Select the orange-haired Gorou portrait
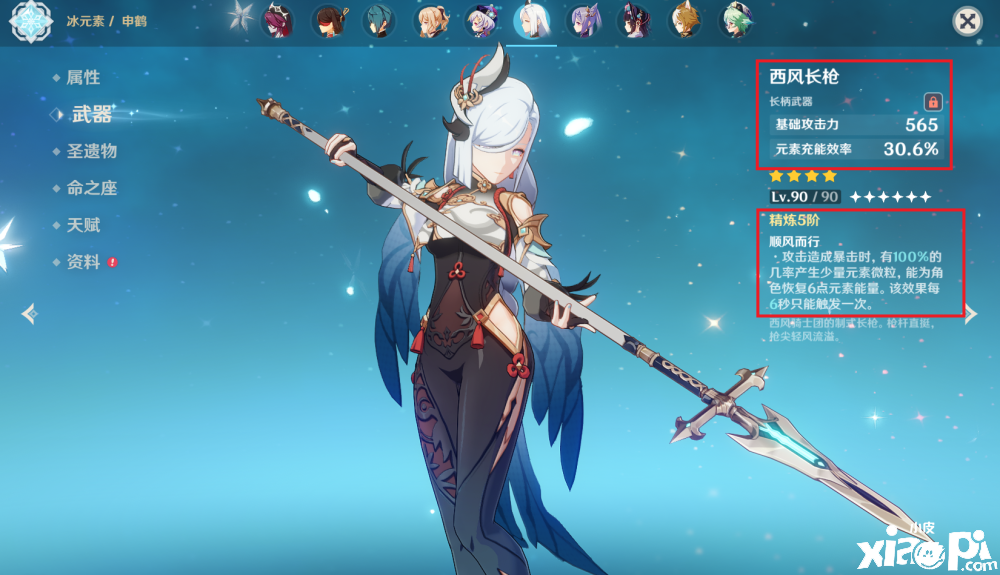This screenshot has width=1000, height=575. (686, 21)
